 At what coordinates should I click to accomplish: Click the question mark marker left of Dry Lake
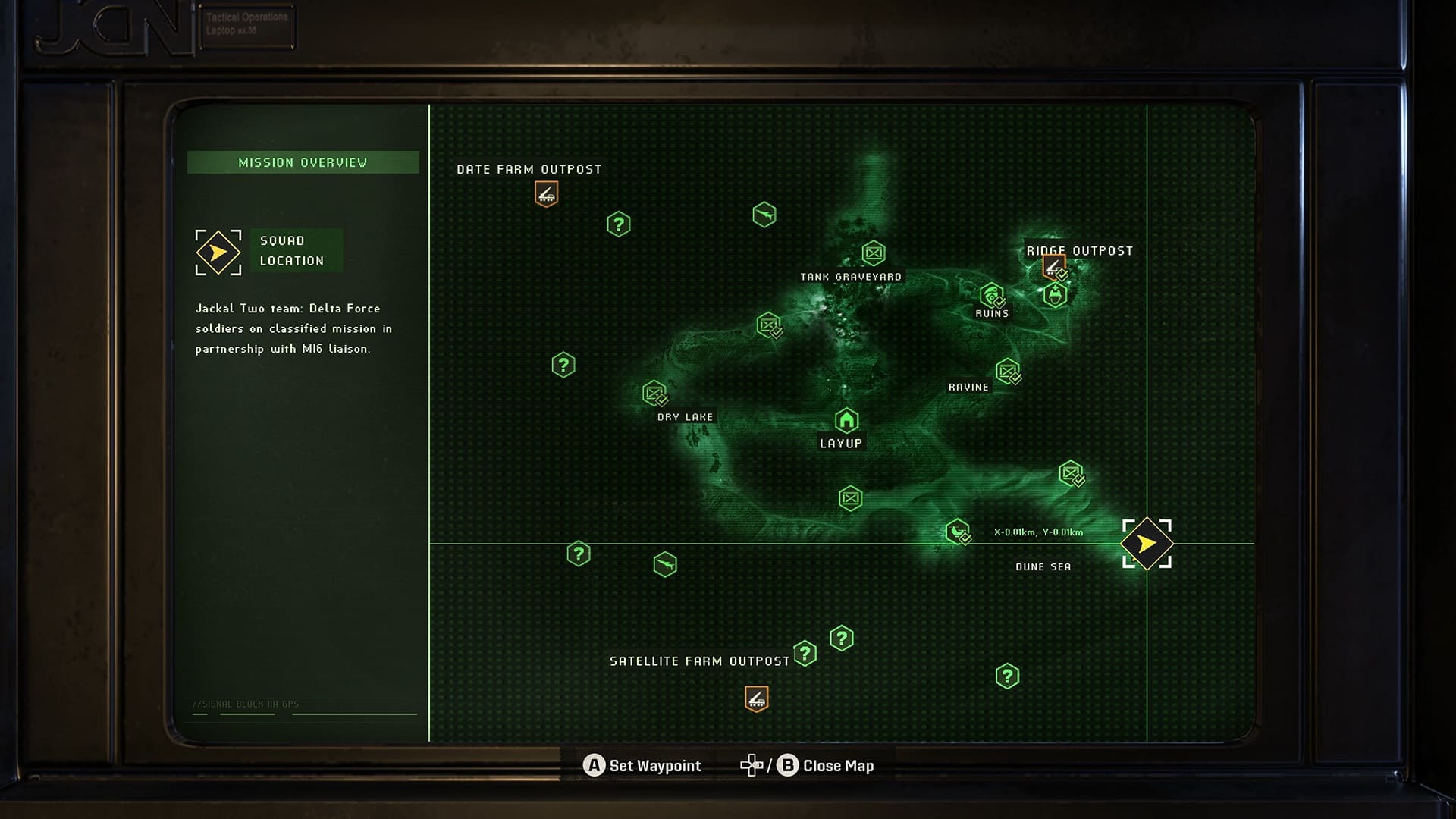[x=564, y=364]
